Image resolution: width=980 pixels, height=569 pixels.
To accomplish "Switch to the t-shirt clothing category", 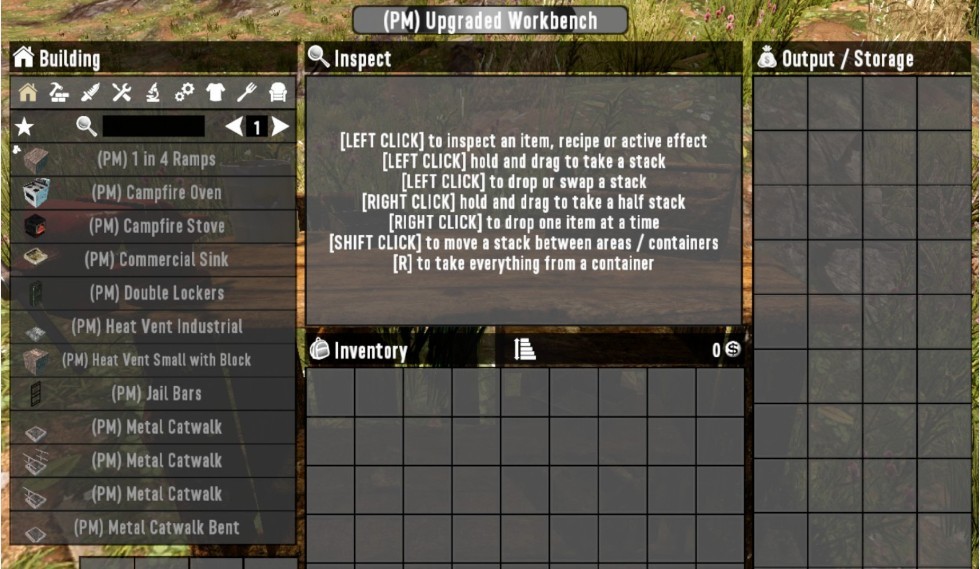I will pyautogui.click(x=215, y=93).
